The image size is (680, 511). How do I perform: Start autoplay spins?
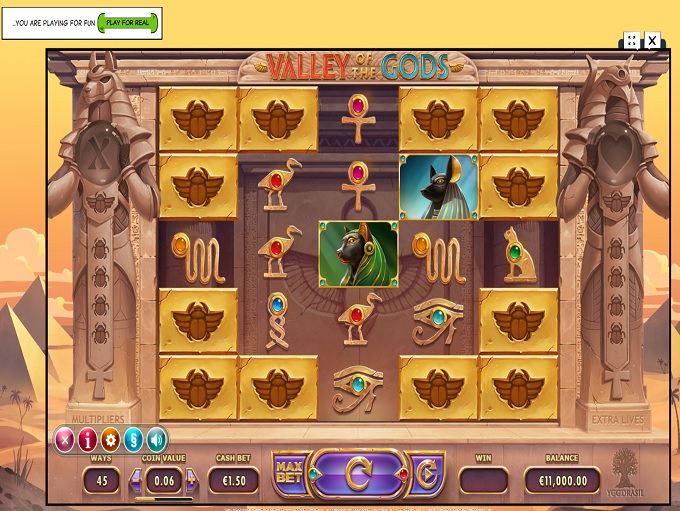426,475
